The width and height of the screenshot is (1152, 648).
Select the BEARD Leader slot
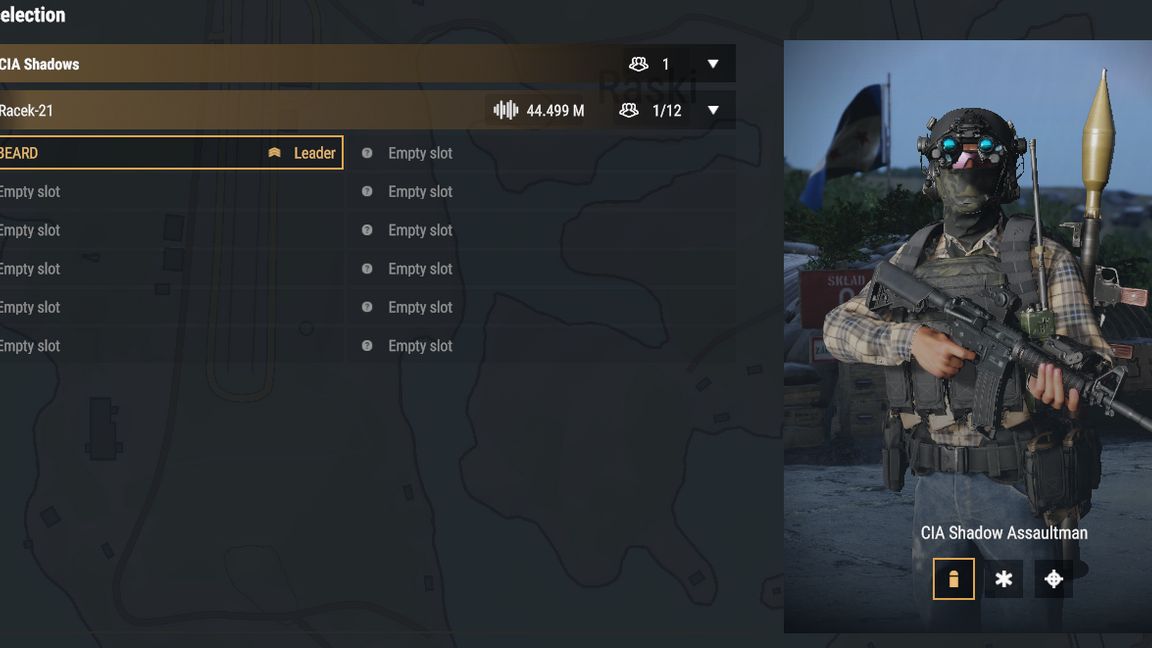170,153
